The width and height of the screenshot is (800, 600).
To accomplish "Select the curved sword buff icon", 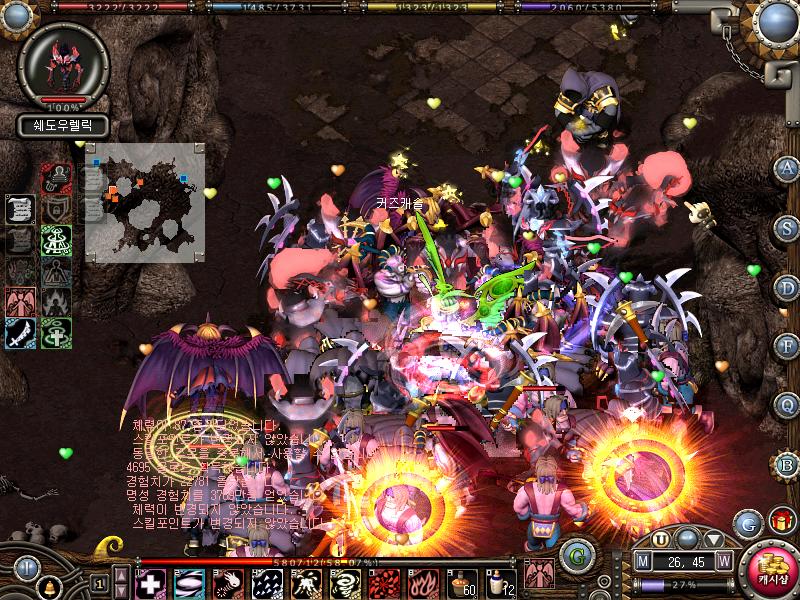I will (21, 334).
